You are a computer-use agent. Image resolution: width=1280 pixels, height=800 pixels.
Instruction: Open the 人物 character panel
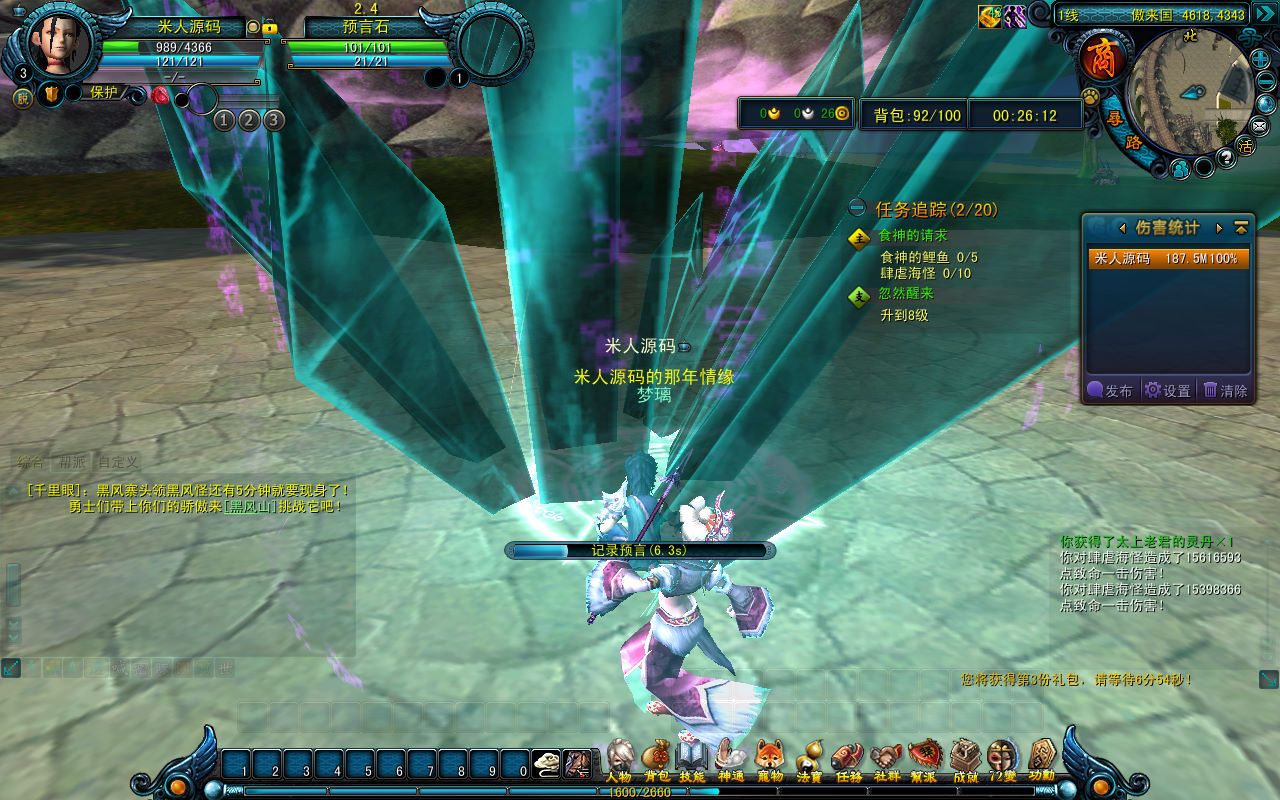(619, 758)
